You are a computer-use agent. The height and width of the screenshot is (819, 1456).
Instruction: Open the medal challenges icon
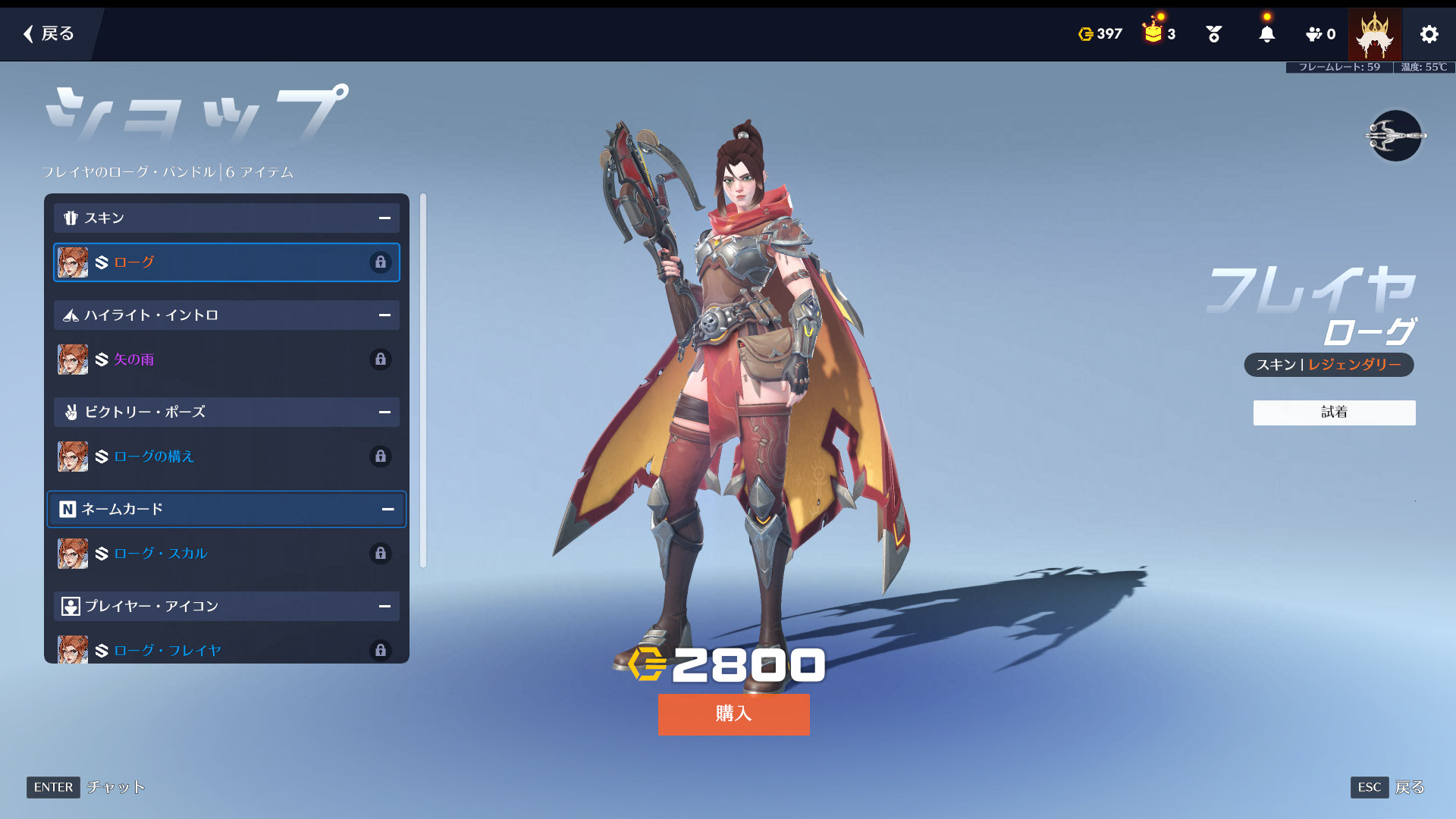(x=1213, y=34)
